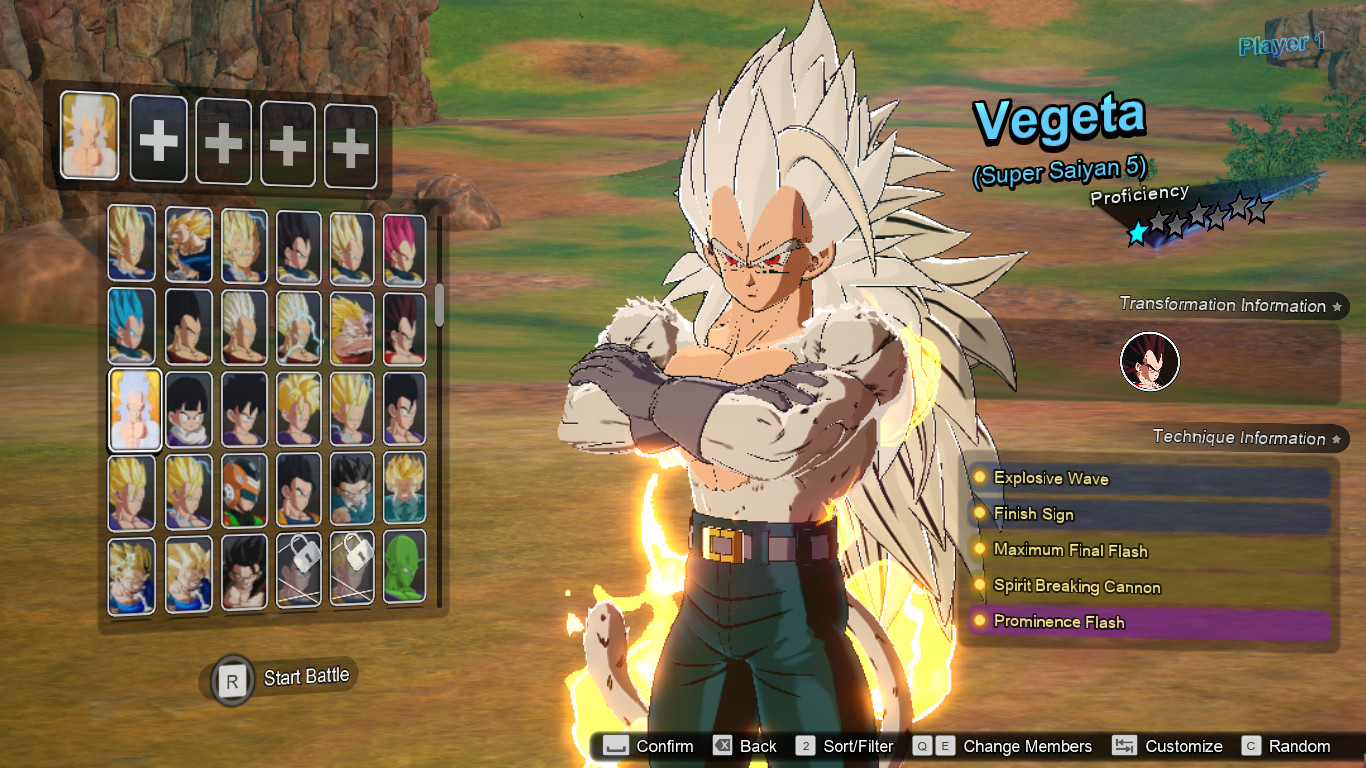View the Spirit Breaking Cannon technique
Image resolution: width=1366 pixels, height=768 pixels.
[1150, 587]
